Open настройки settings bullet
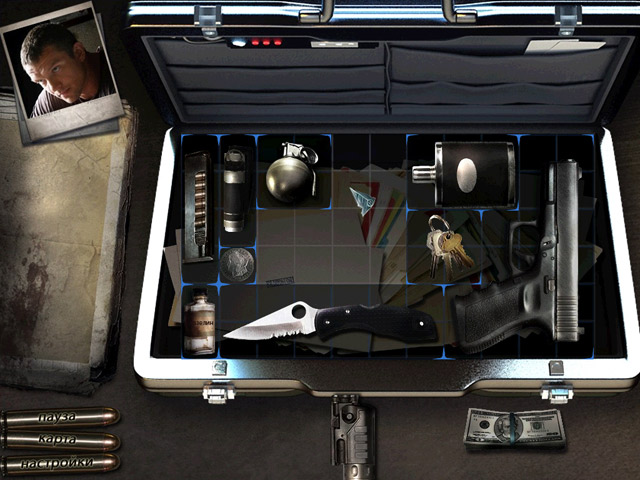Viewport: 640px width, 480px height. pyautogui.click(x=60, y=463)
